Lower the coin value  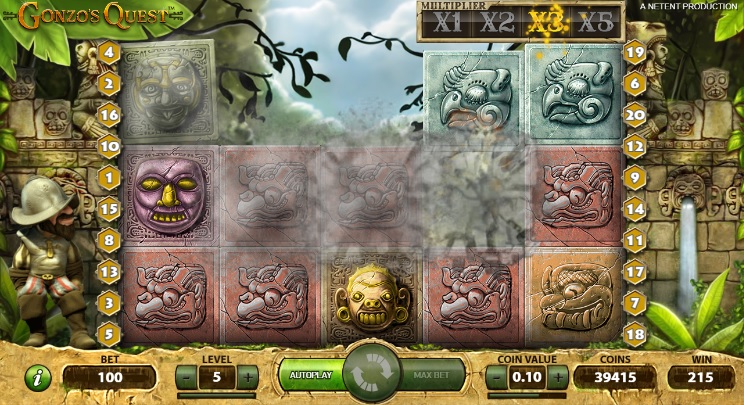pyautogui.click(x=498, y=377)
